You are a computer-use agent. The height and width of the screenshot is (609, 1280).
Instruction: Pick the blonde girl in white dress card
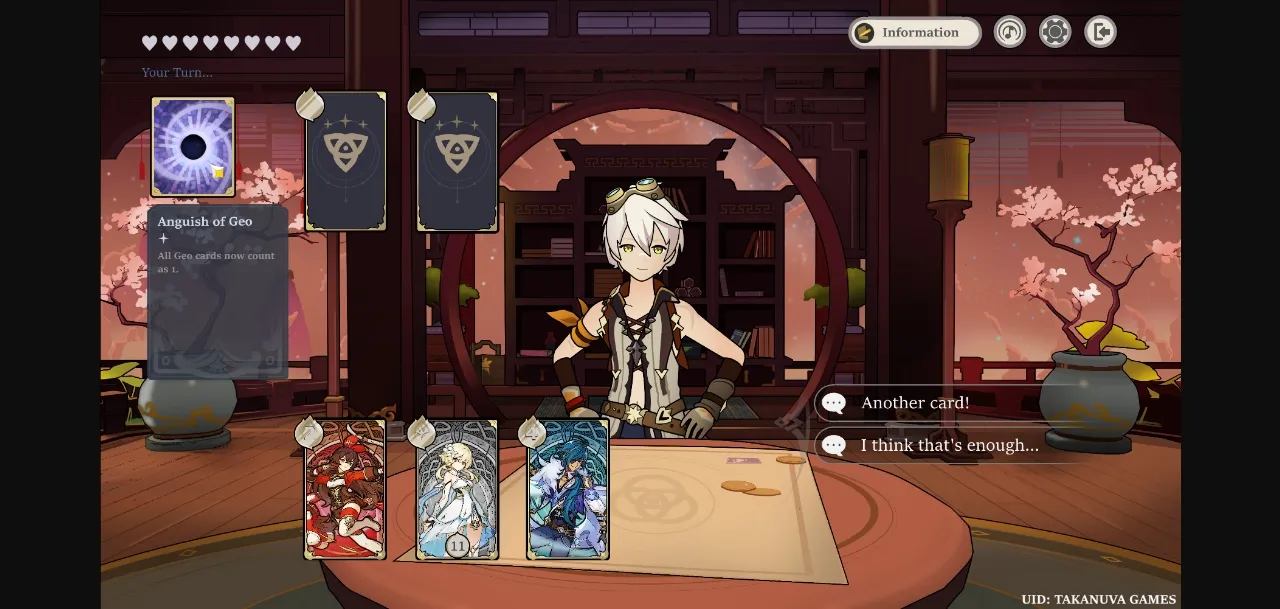(x=457, y=489)
